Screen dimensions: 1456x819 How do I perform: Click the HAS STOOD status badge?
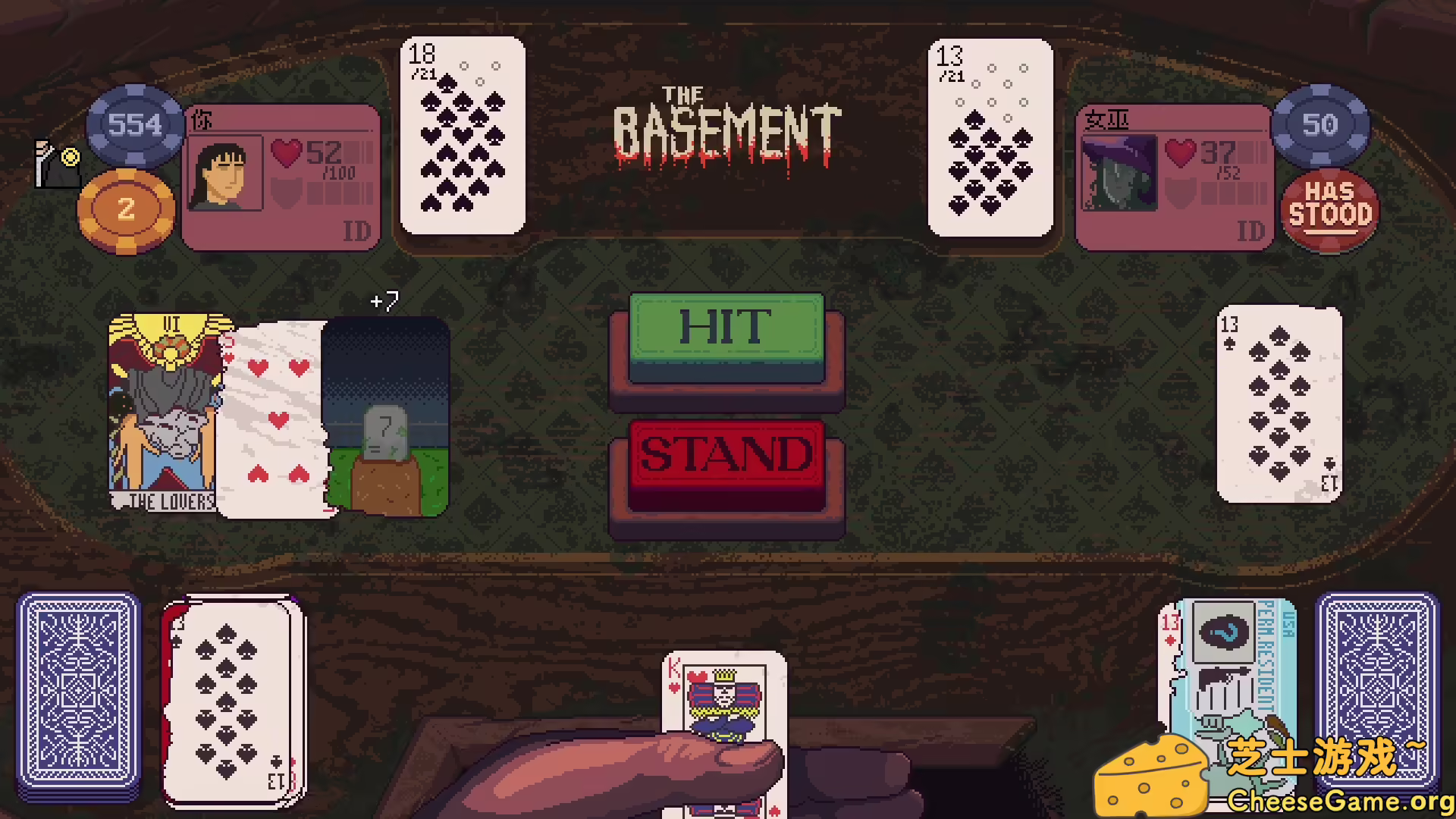click(x=1329, y=209)
